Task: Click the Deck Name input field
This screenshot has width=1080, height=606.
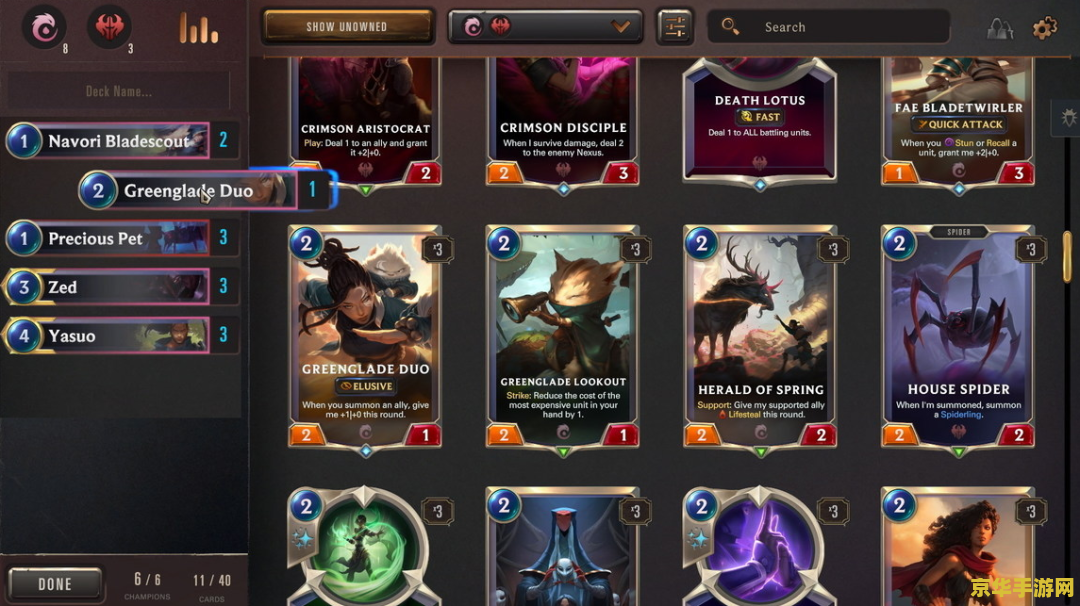Action: point(119,91)
